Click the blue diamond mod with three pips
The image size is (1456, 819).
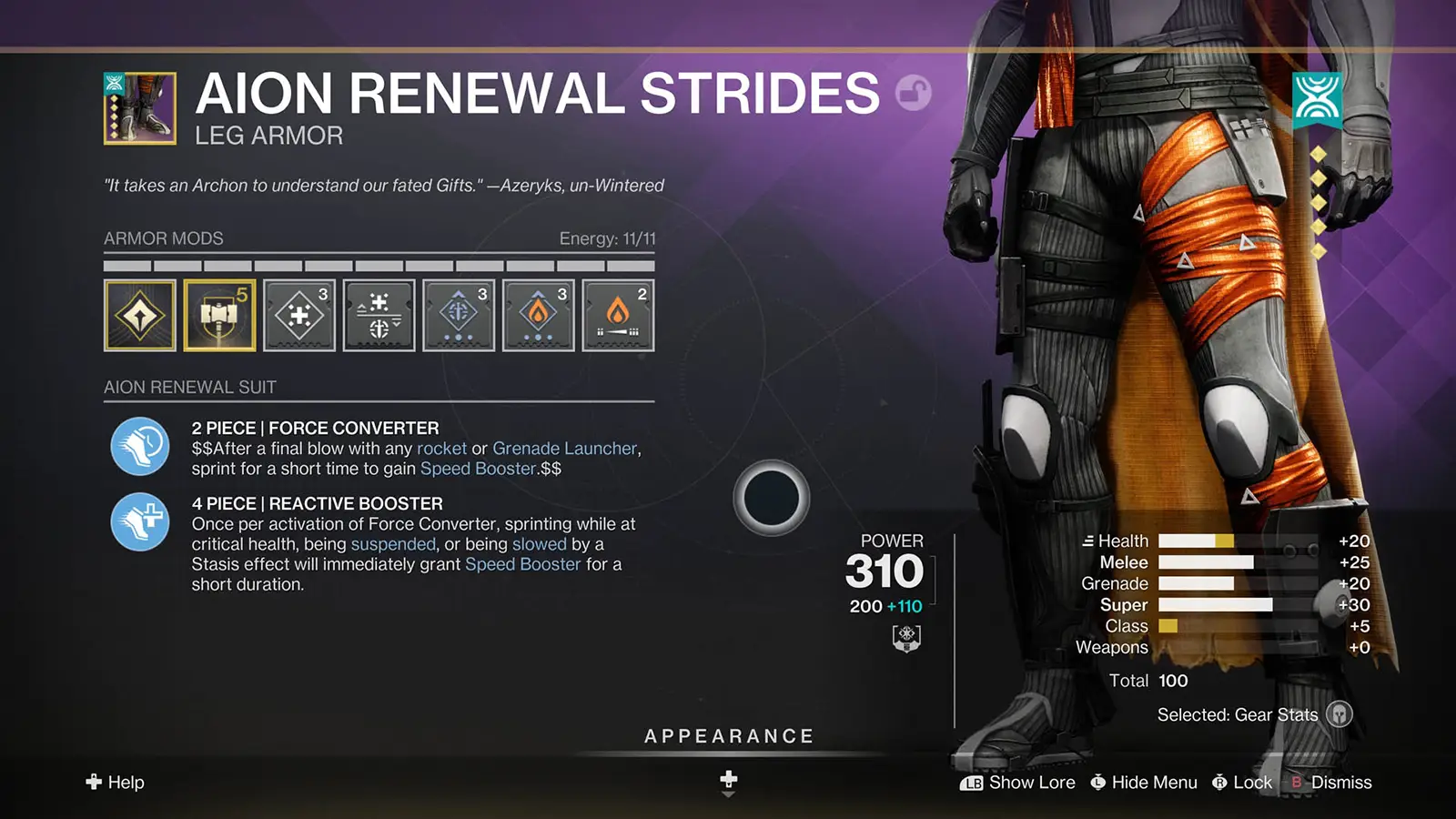point(458,316)
